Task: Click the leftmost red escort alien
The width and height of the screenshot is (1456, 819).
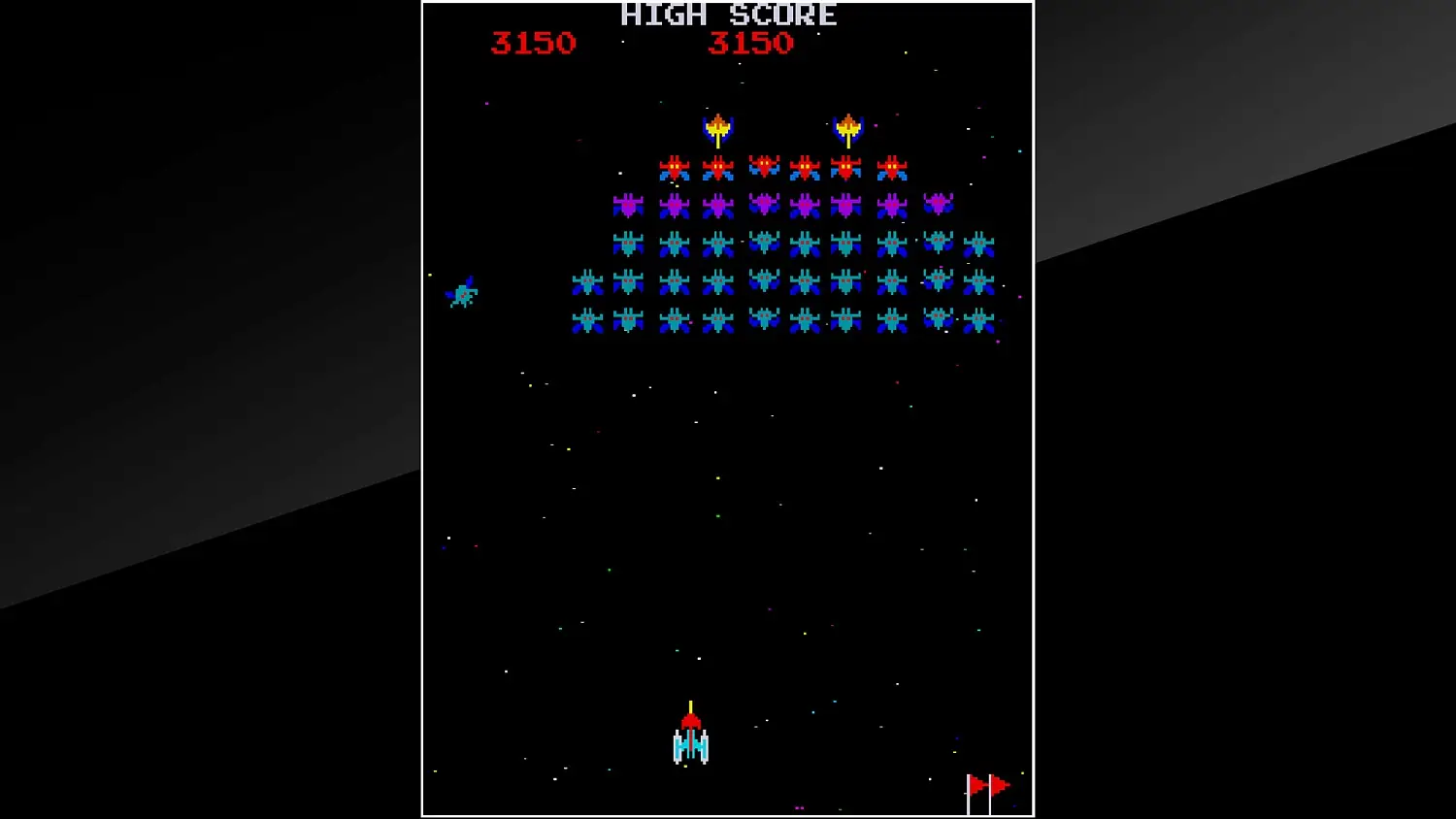Action: pyautogui.click(x=676, y=166)
